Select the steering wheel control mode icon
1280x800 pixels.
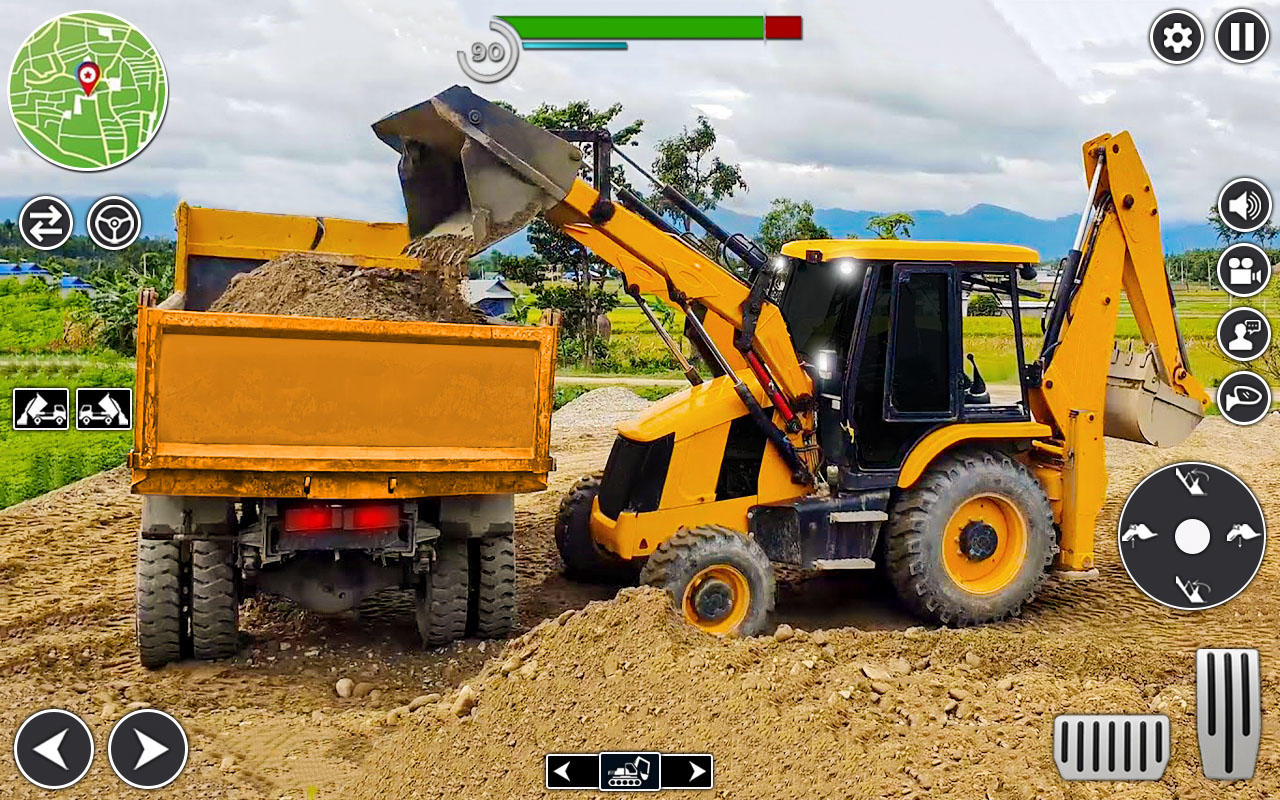tap(113, 222)
